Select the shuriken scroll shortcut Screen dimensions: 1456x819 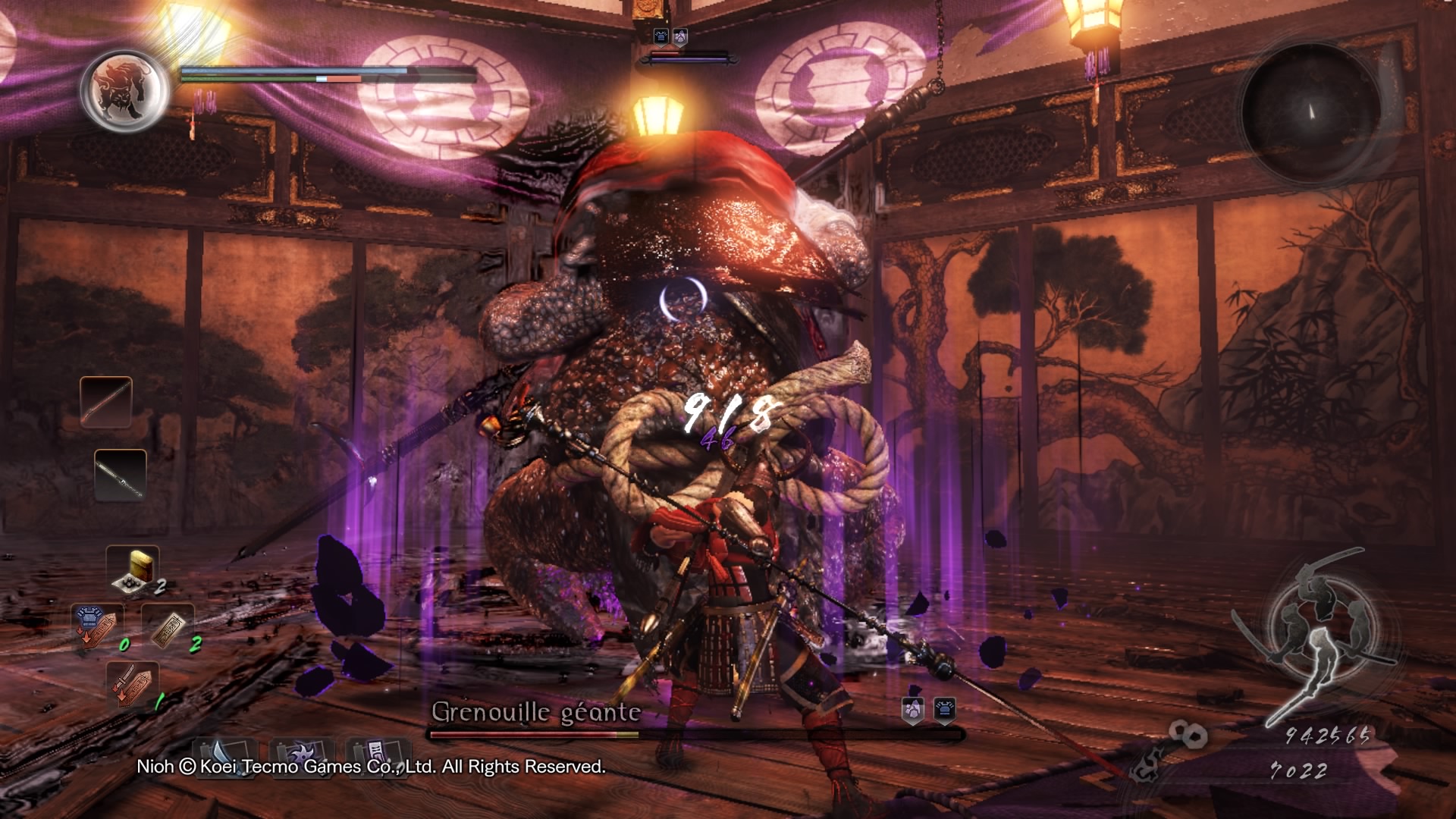[301, 755]
